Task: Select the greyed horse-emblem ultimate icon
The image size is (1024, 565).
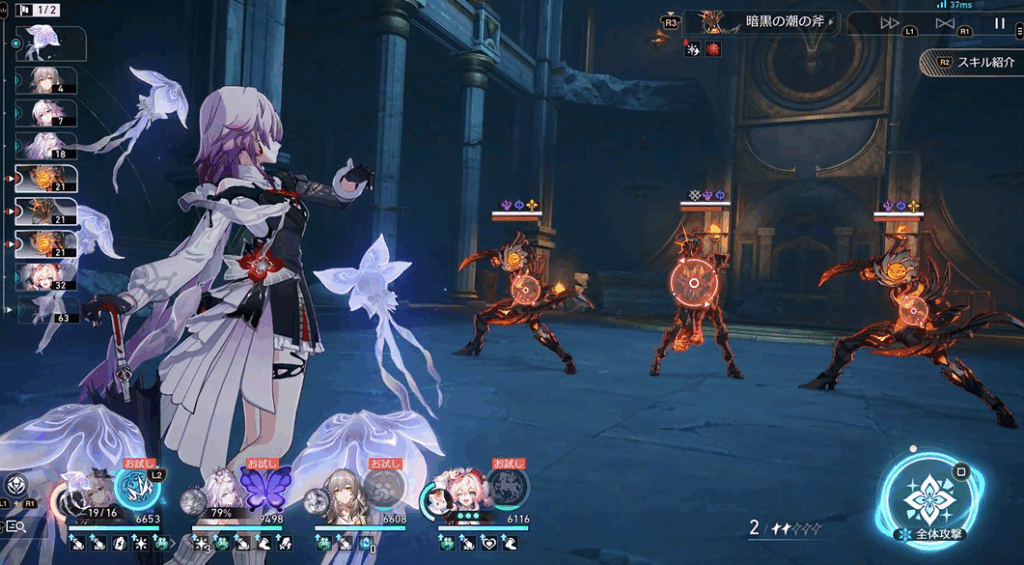Action: click(x=508, y=488)
